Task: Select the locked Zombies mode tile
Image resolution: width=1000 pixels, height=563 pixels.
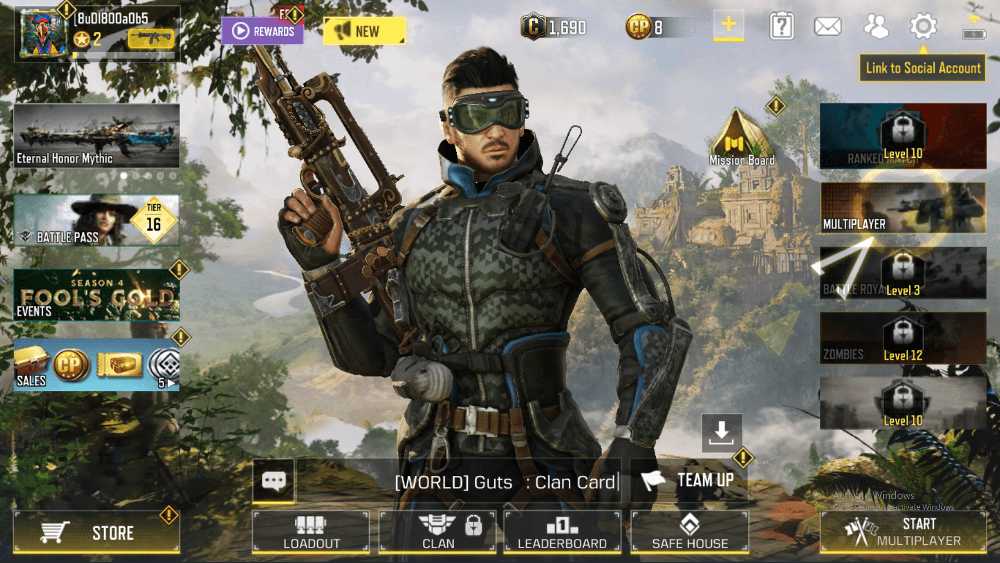Action: (902, 338)
